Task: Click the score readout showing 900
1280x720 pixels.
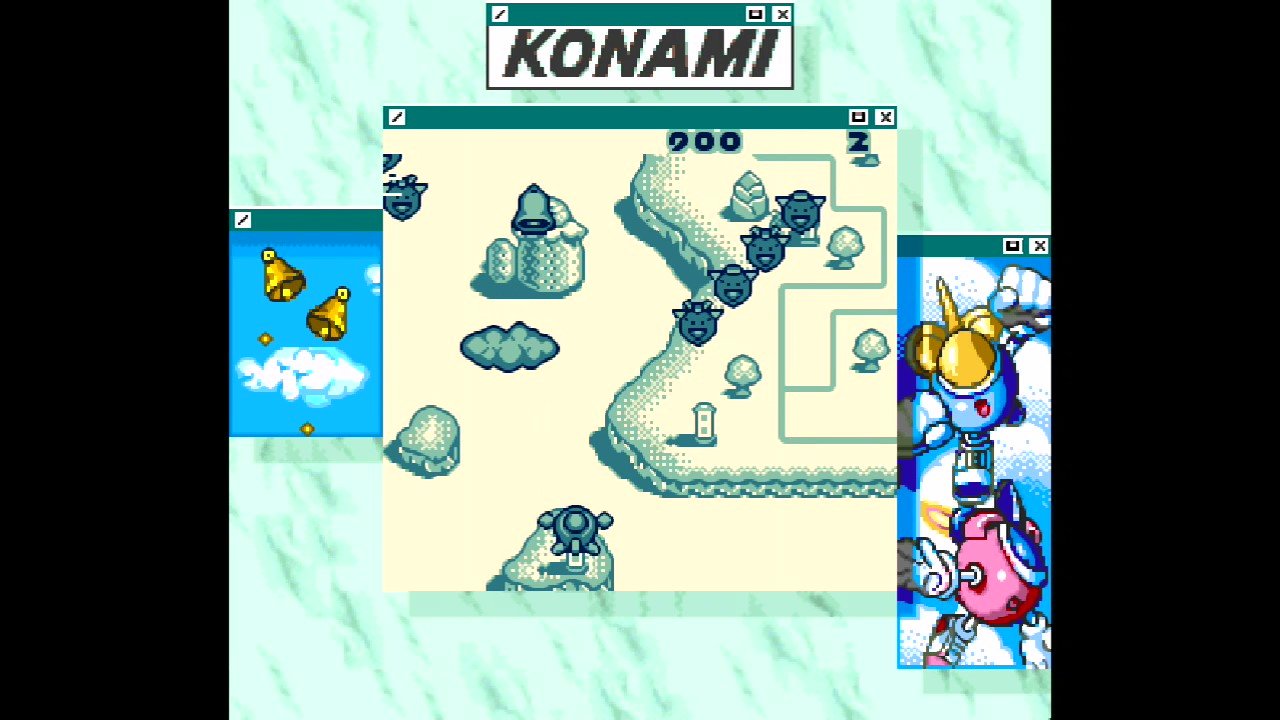Action: (705, 142)
